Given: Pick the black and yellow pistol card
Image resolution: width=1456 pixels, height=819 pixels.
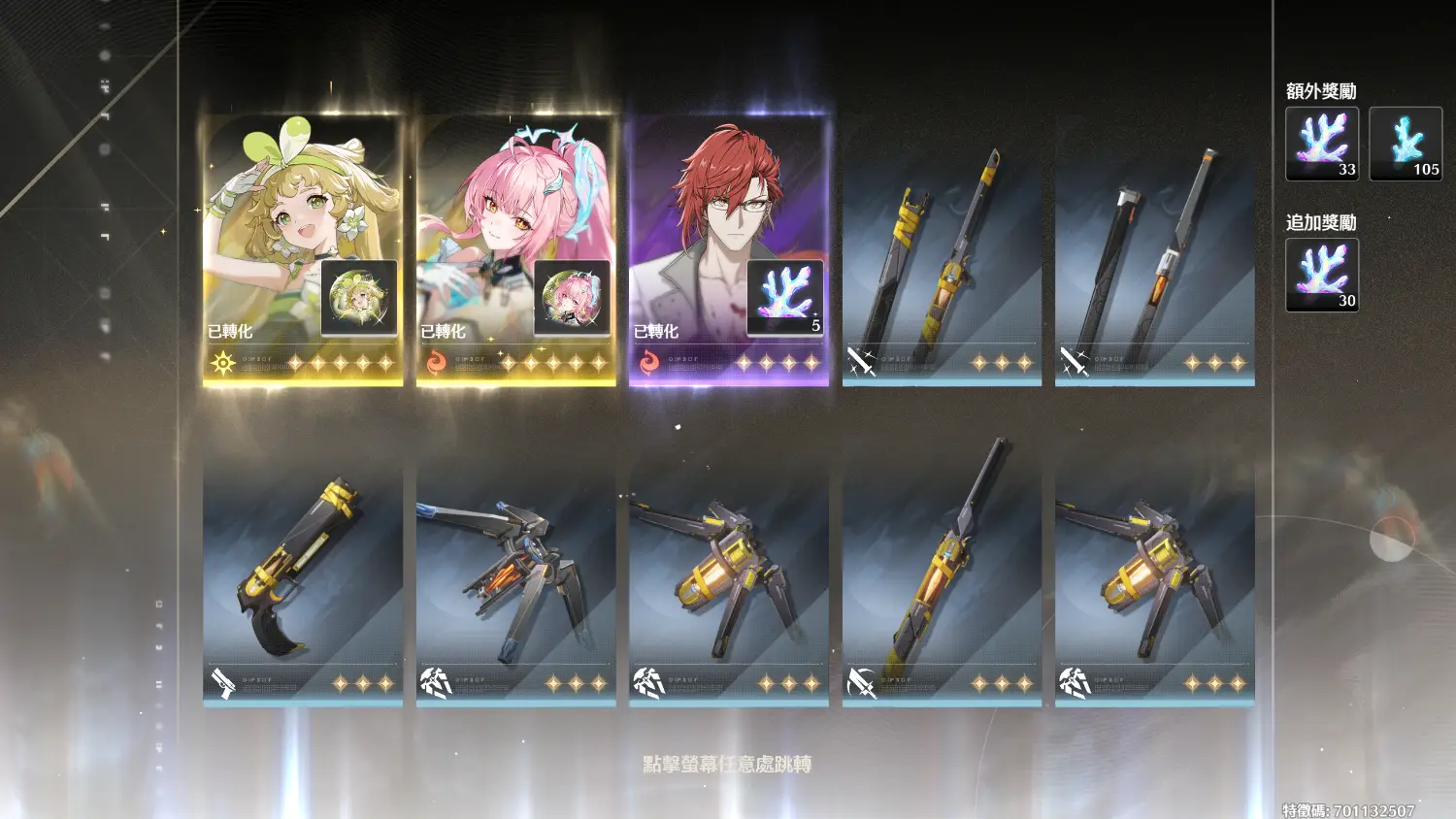Looking at the screenshot, I should coord(302,579).
